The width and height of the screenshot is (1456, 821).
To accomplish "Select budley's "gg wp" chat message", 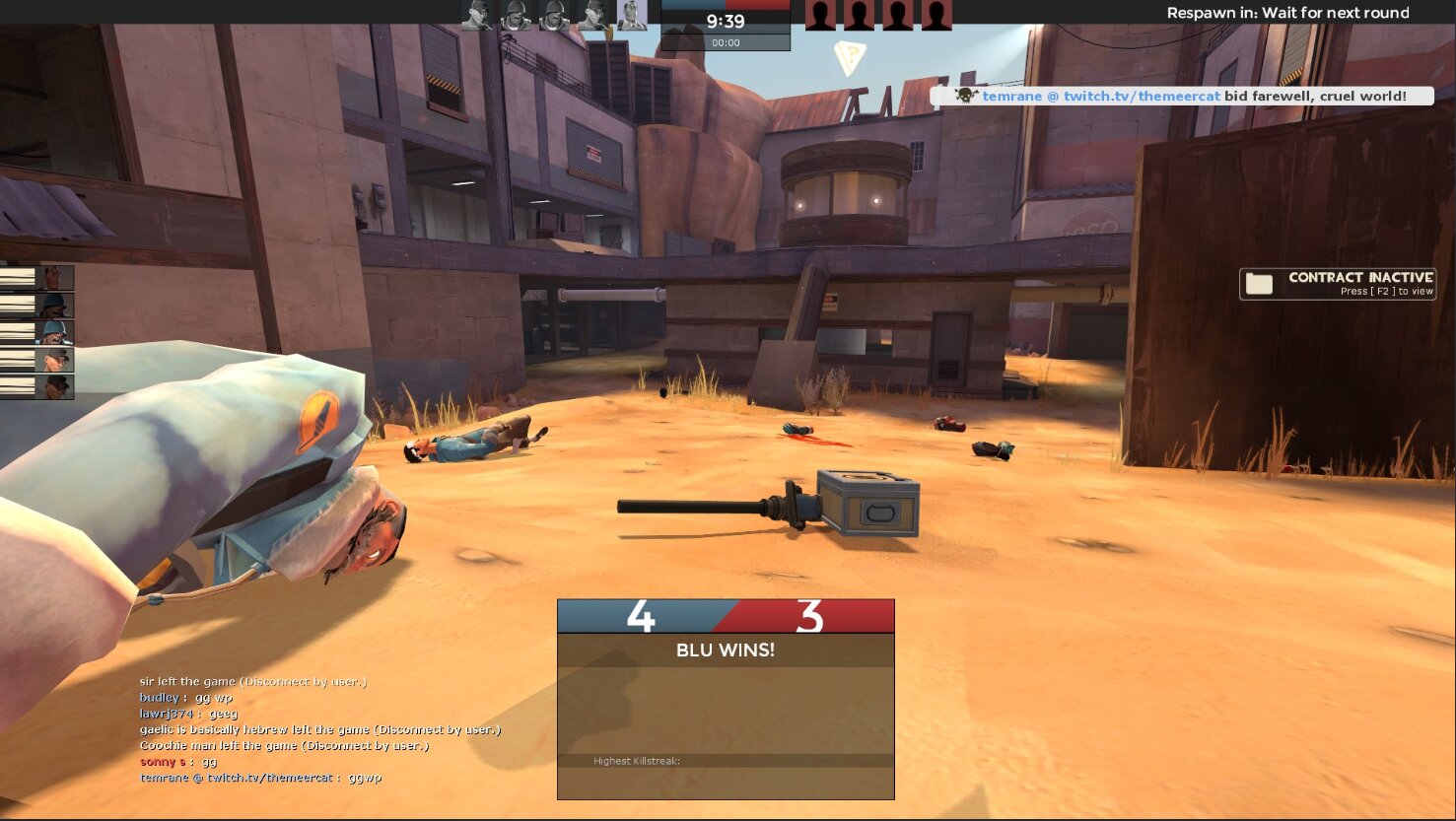I will [x=186, y=698].
